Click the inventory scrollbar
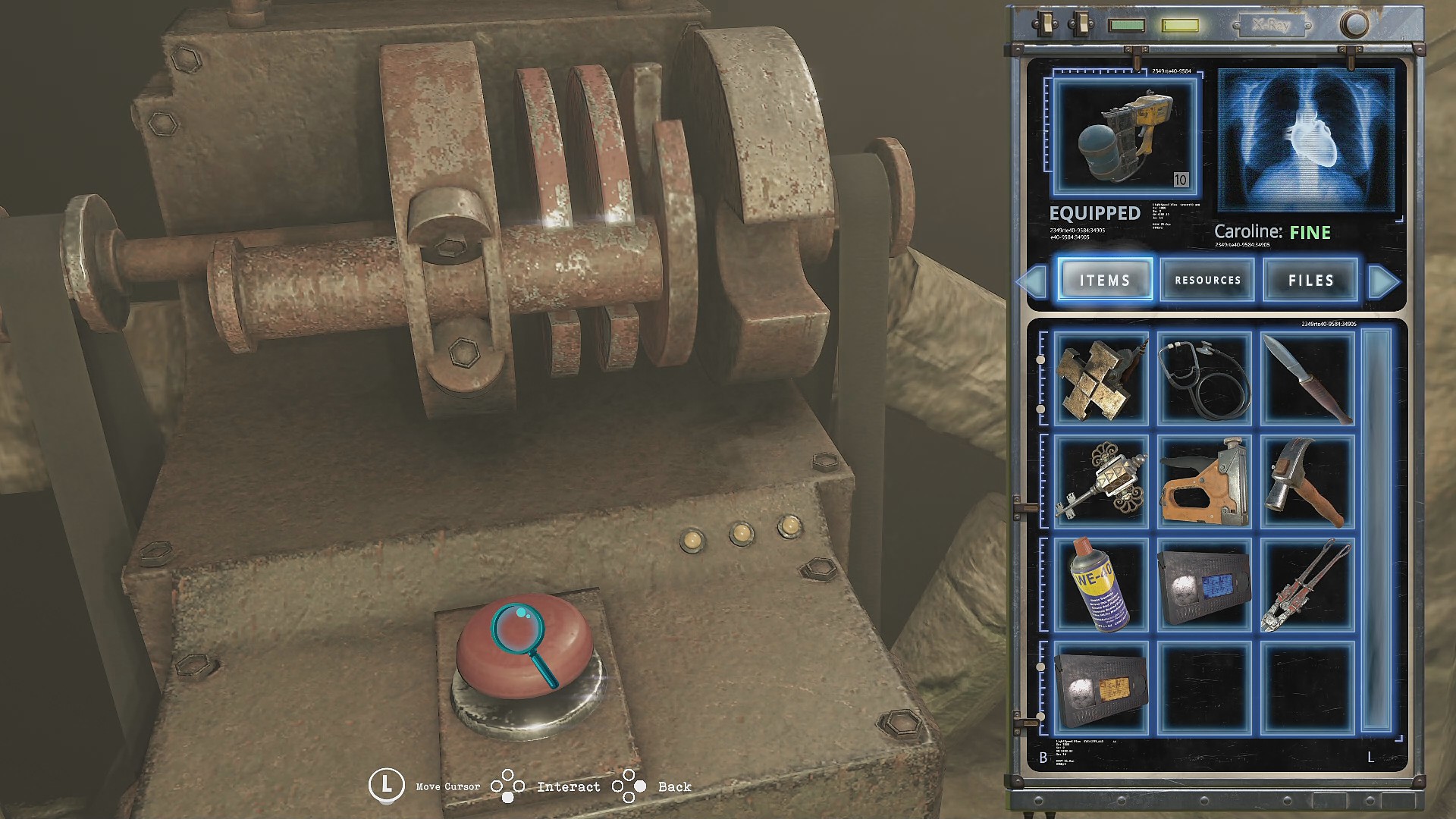The height and width of the screenshot is (819, 1456). tap(1376, 530)
